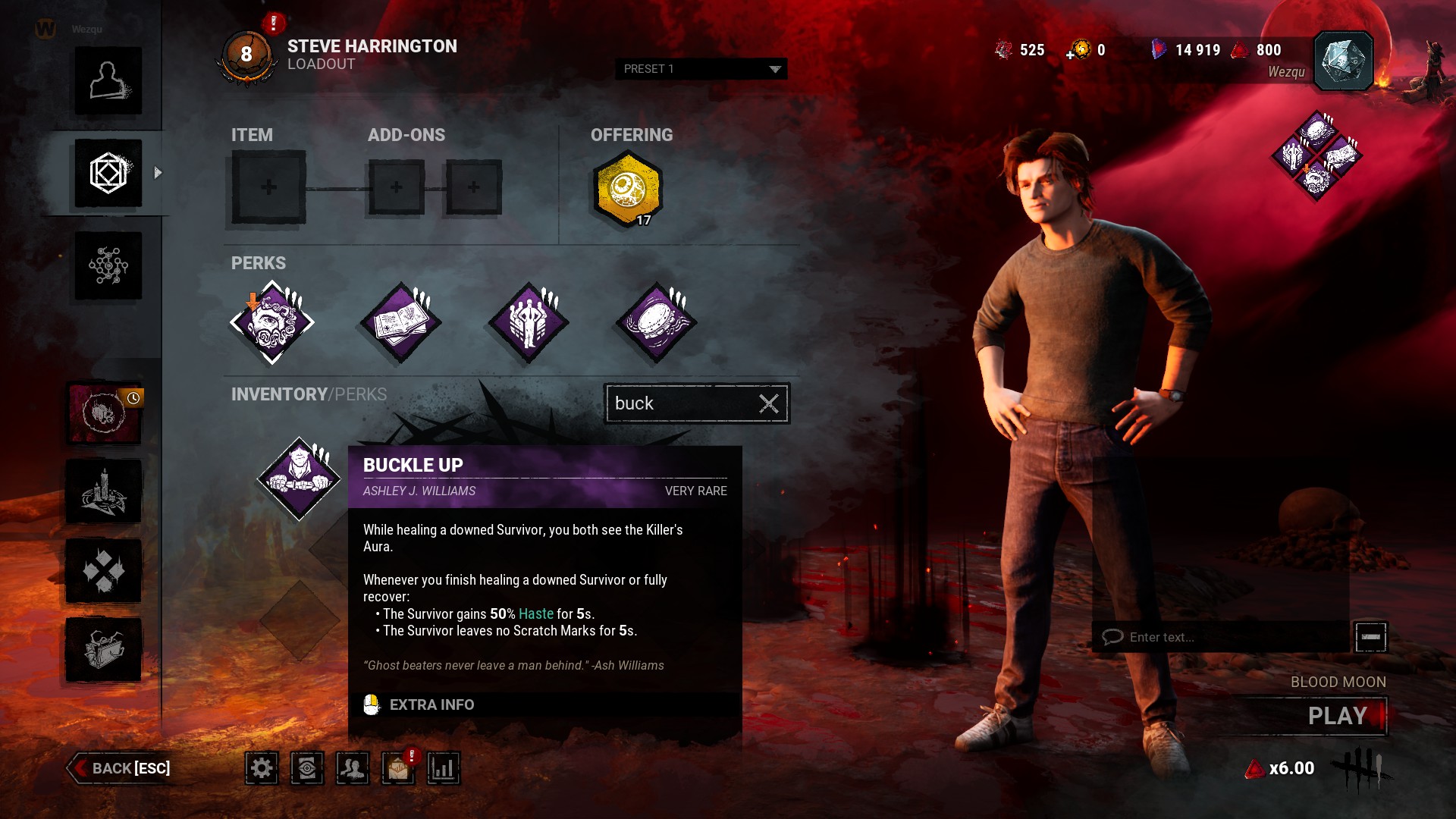Select the equipped bearded face perk

tap(272, 322)
